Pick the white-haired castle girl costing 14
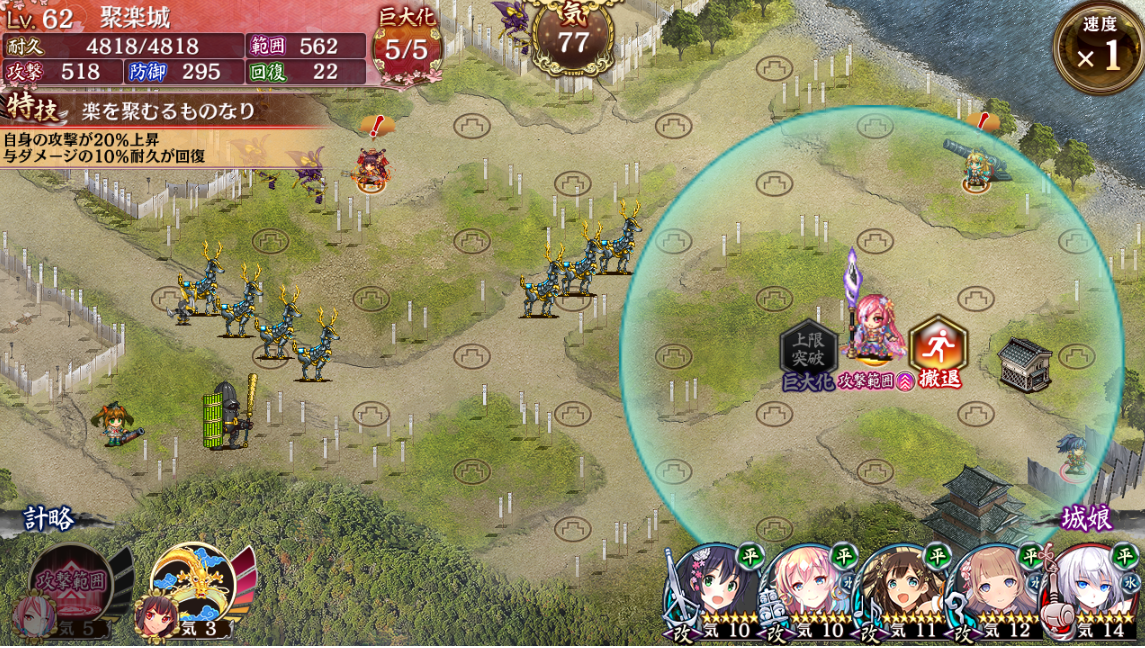This screenshot has width=1145, height=648. click(1093, 592)
